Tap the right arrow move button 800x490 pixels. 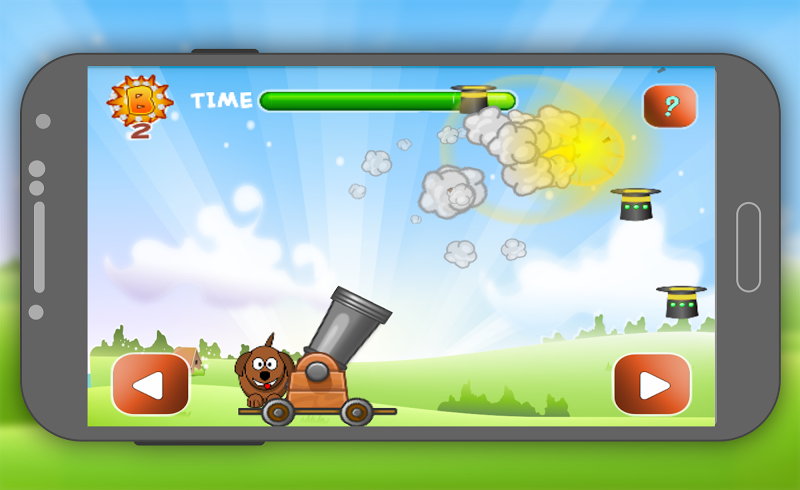point(652,384)
